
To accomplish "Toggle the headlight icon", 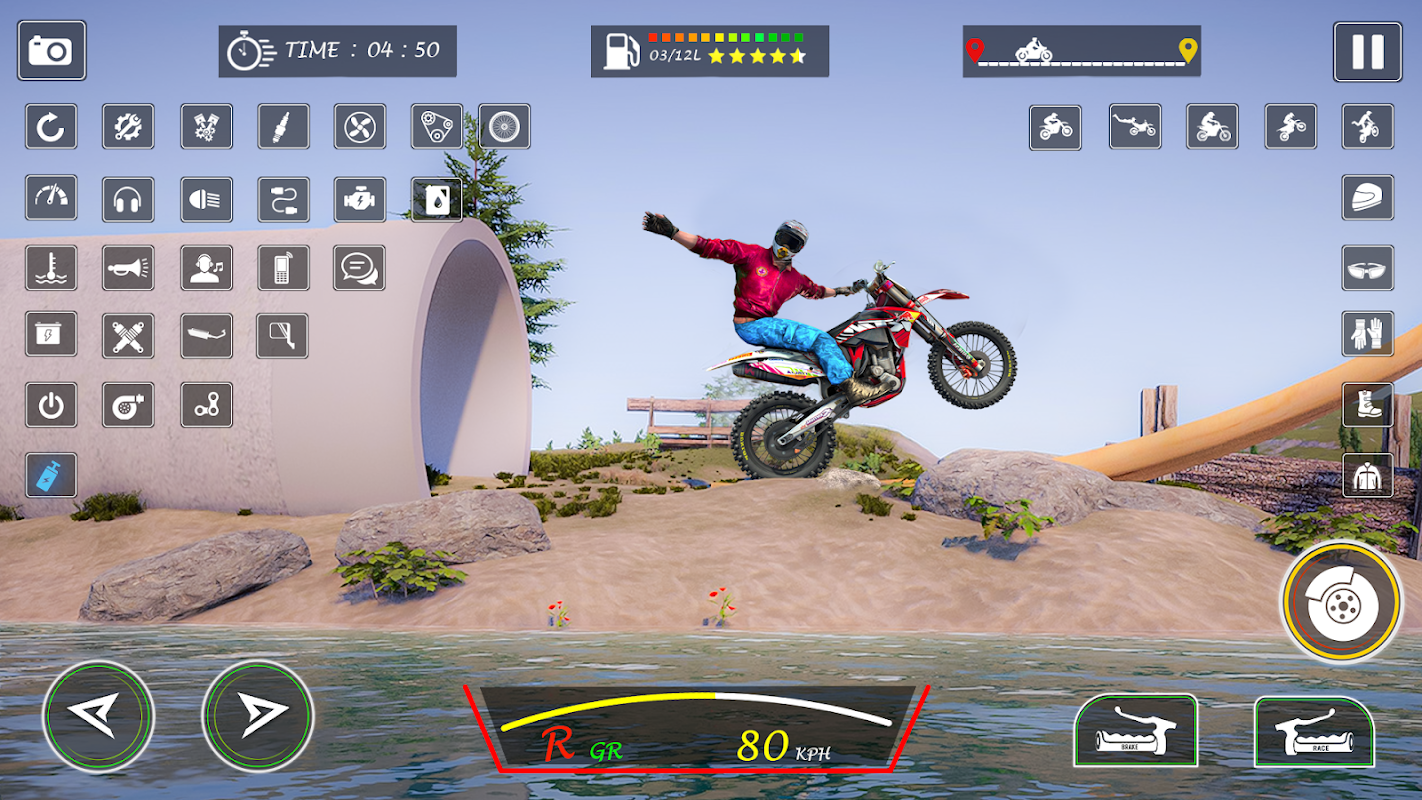I will click(206, 199).
